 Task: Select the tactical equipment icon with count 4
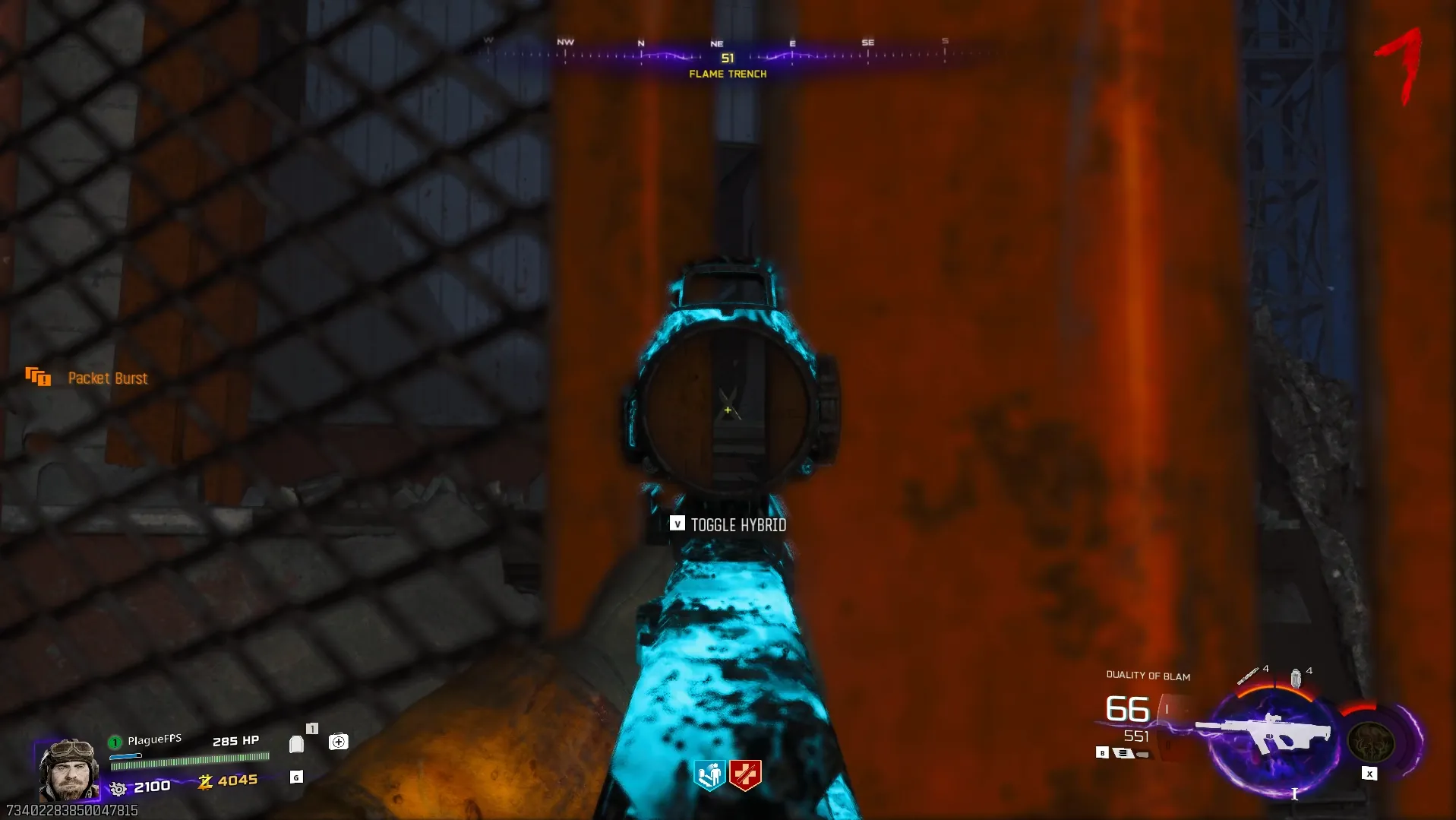point(1247,676)
